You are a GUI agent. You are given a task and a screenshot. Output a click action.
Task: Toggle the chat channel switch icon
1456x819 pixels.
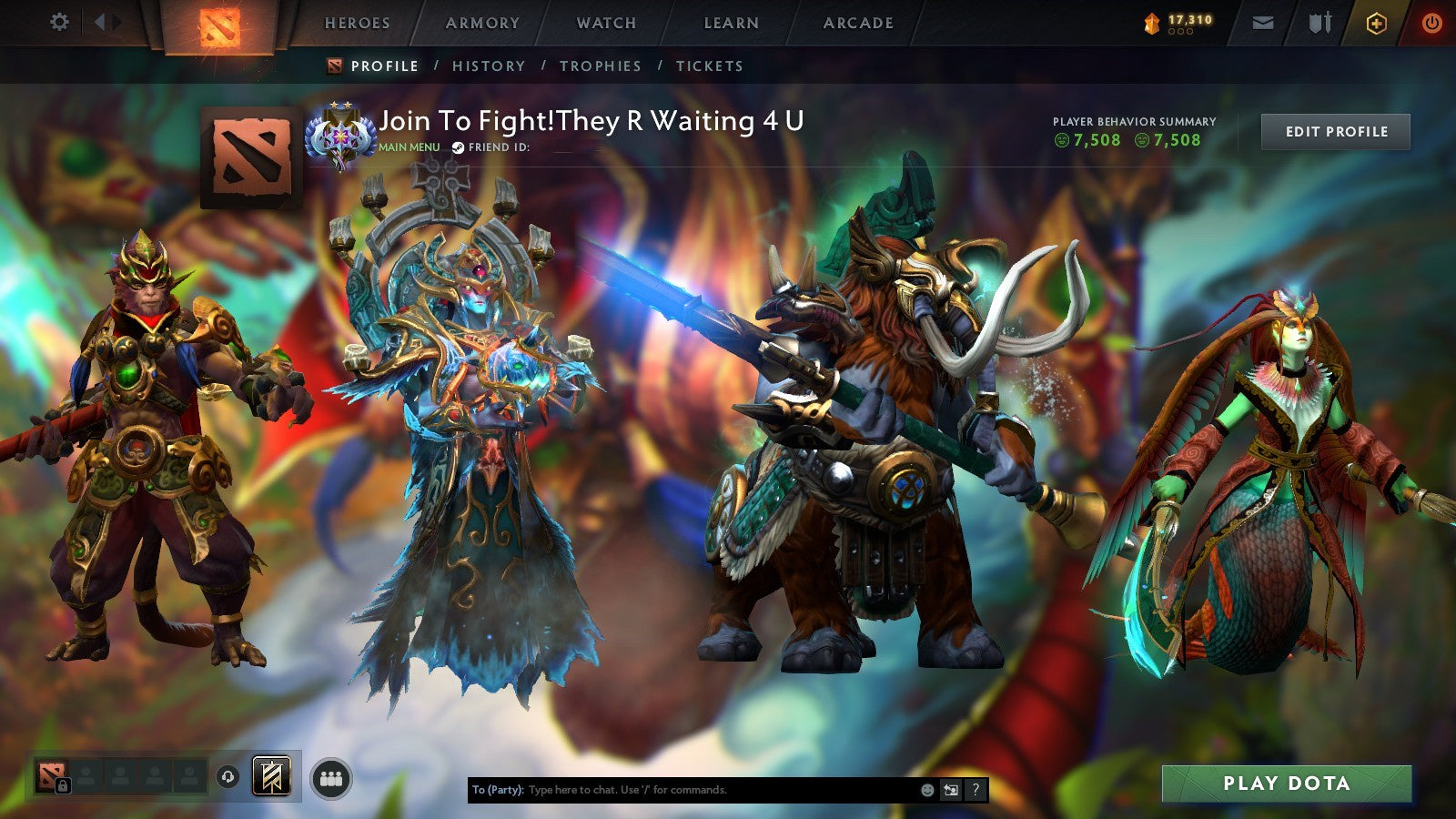tap(951, 788)
